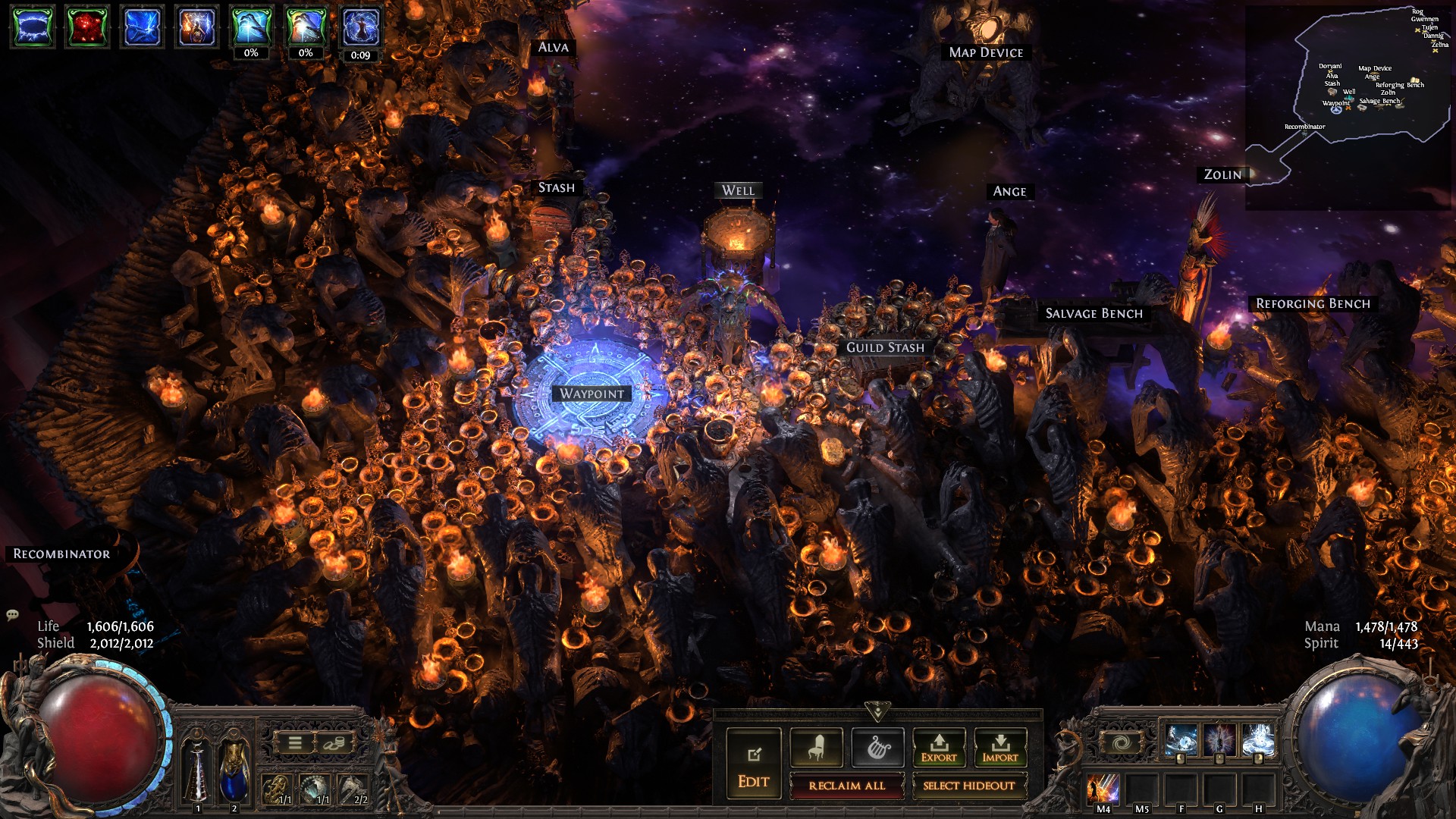Open the chat speech bubble icon
This screenshot has height=819, width=1456.
13,614
